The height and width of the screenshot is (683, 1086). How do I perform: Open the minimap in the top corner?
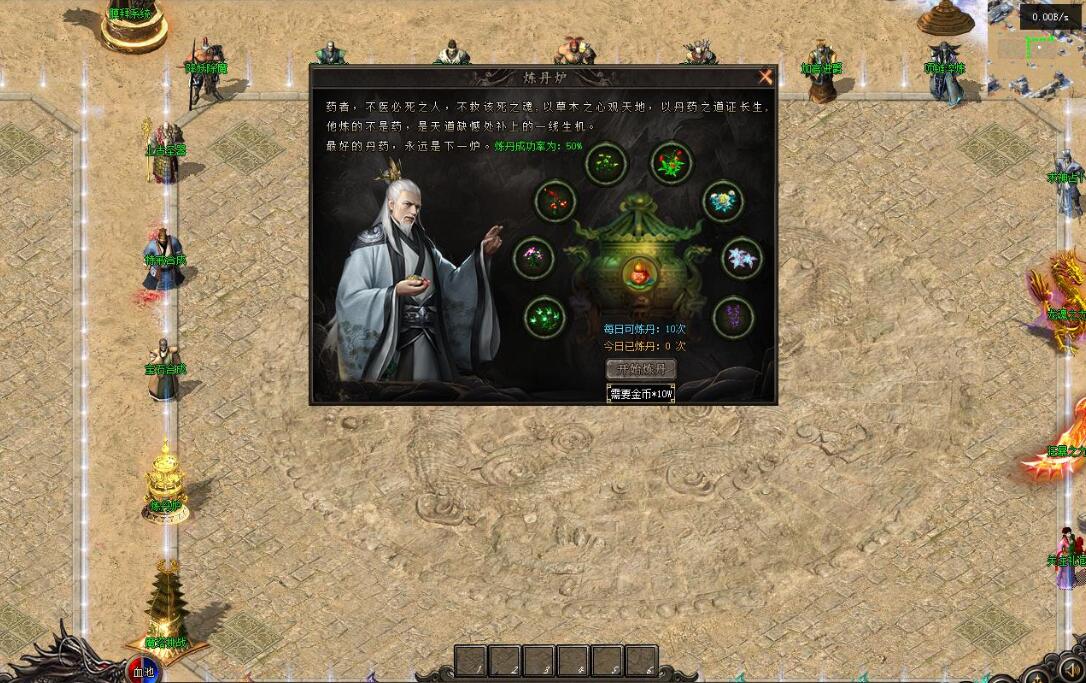(x=1034, y=50)
